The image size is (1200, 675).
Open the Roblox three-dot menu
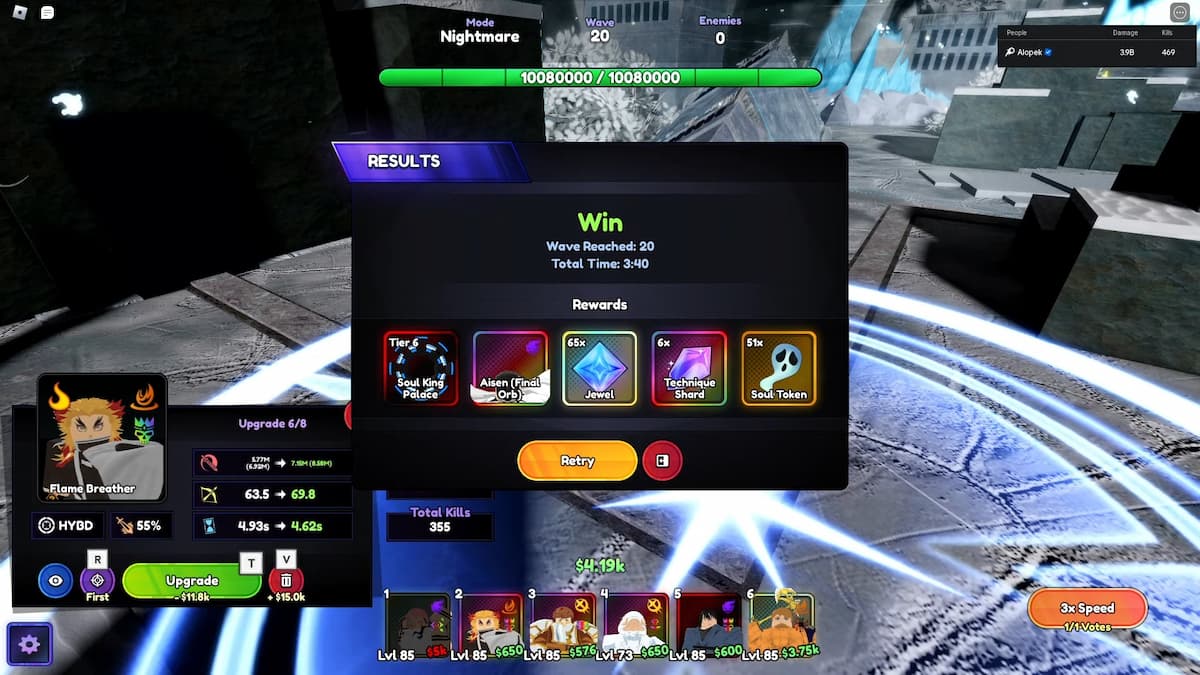tap(1181, 13)
